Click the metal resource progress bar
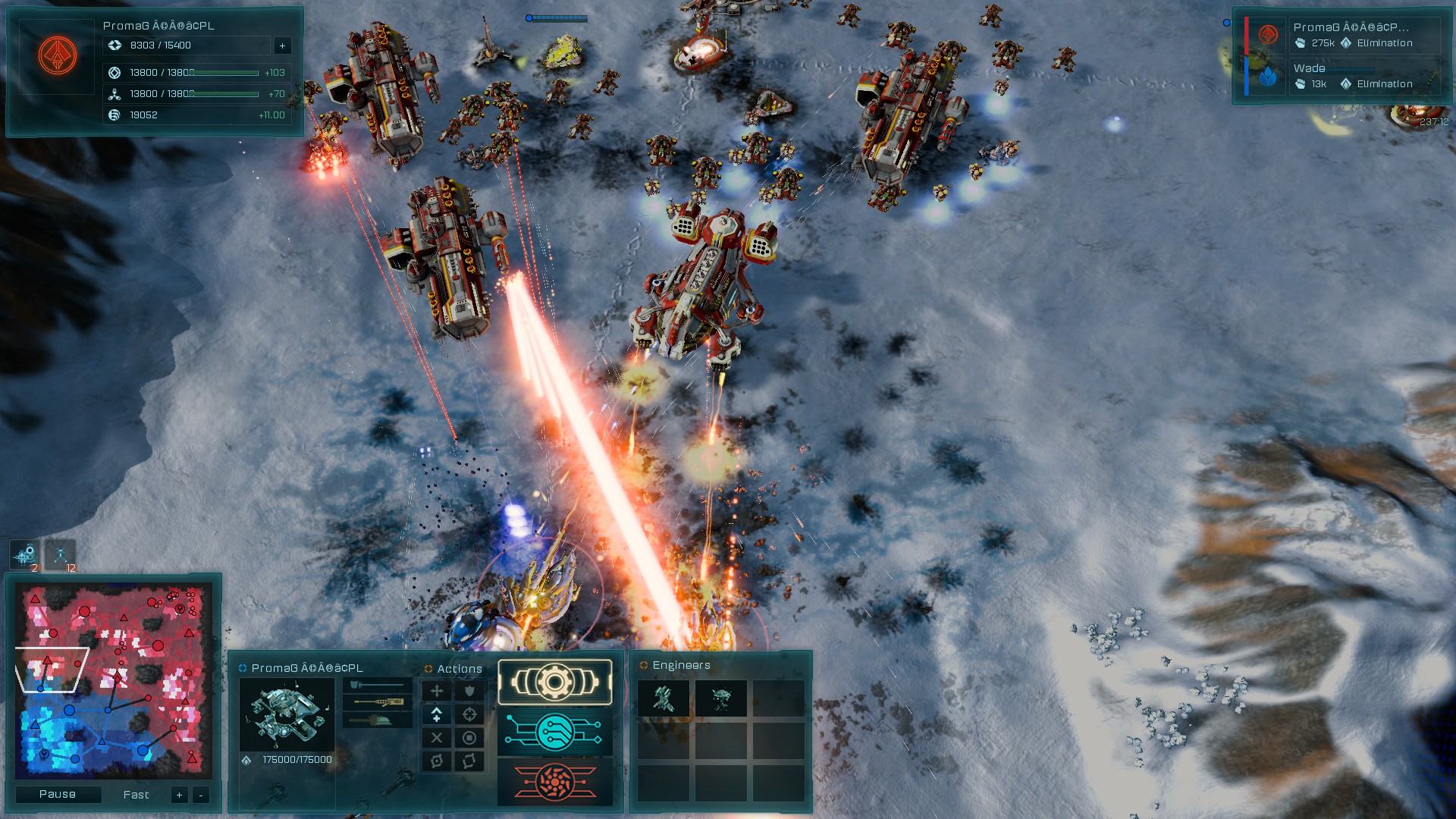Image resolution: width=1456 pixels, height=819 pixels. coord(224,73)
